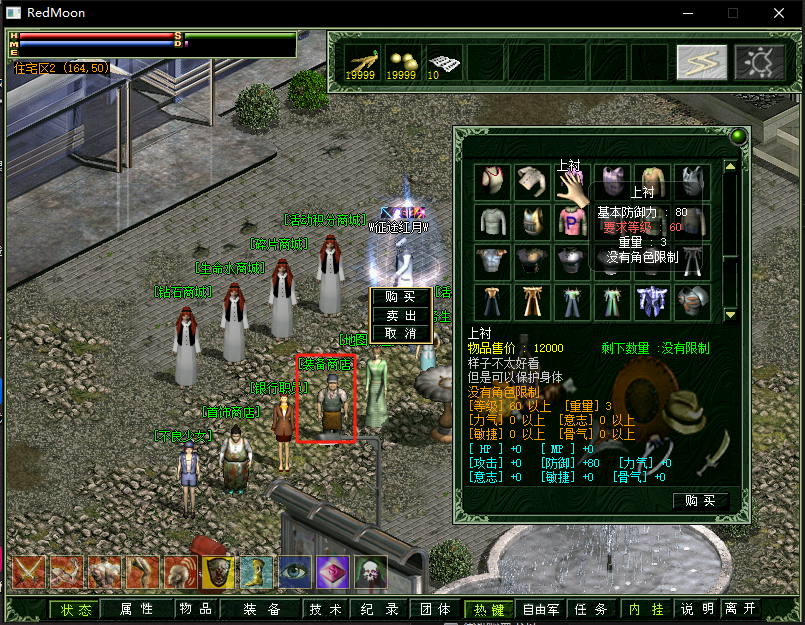Toggle the 热键 hotkey bar button
This screenshot has width=805, height=625.
[x=490, y=609]
